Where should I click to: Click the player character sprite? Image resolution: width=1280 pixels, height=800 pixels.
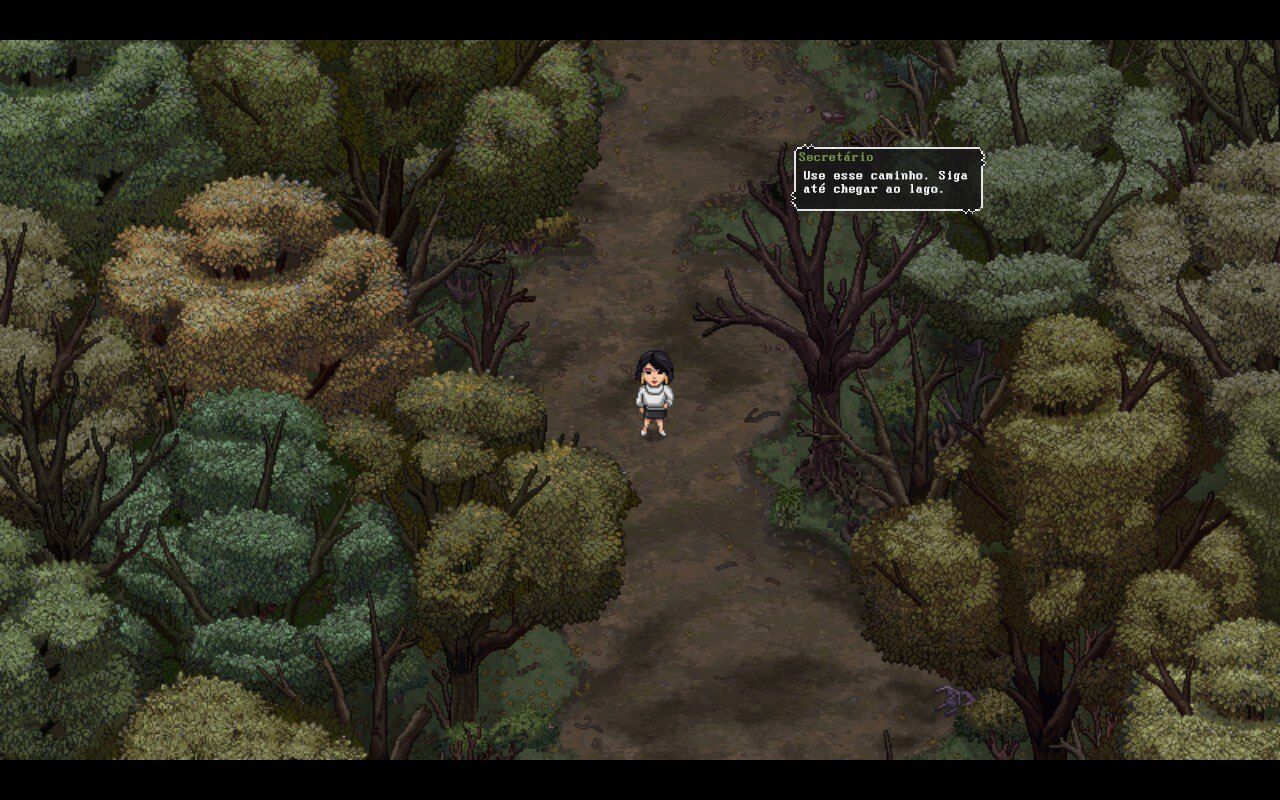[655, 395]
